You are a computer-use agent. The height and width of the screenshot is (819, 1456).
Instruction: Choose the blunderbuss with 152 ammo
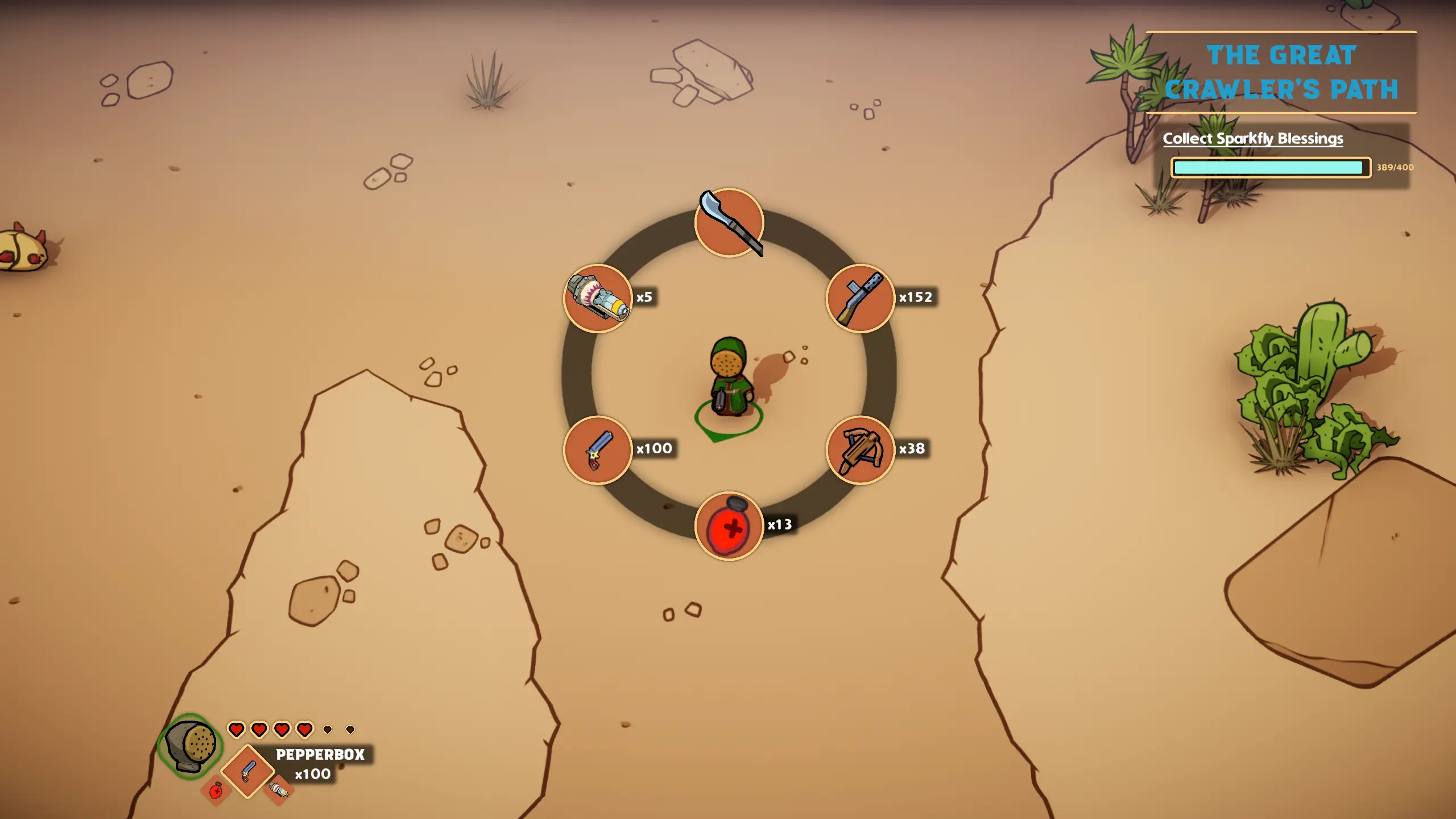coord(860,298)
